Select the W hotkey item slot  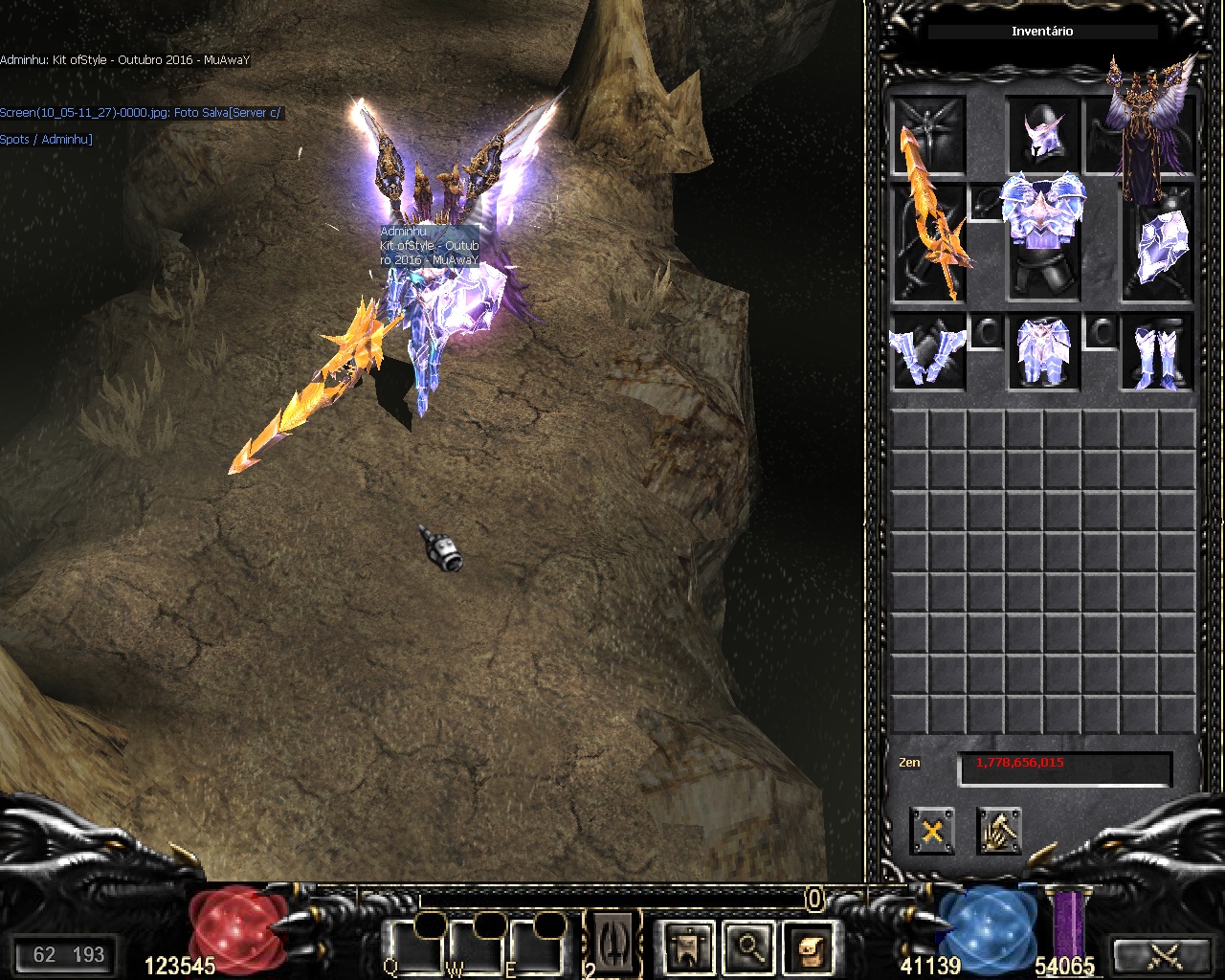pyautogui.click(x=476, y=947)
